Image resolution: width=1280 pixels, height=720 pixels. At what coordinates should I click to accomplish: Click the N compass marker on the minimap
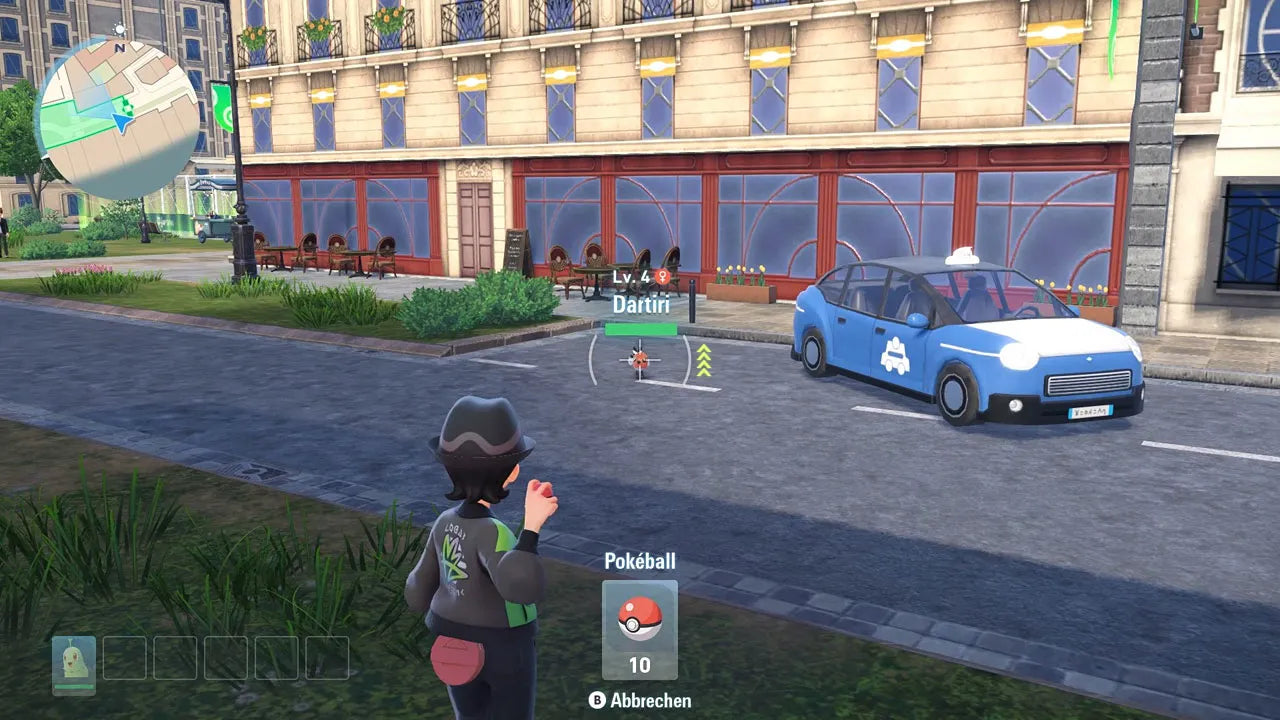point(119,48)
